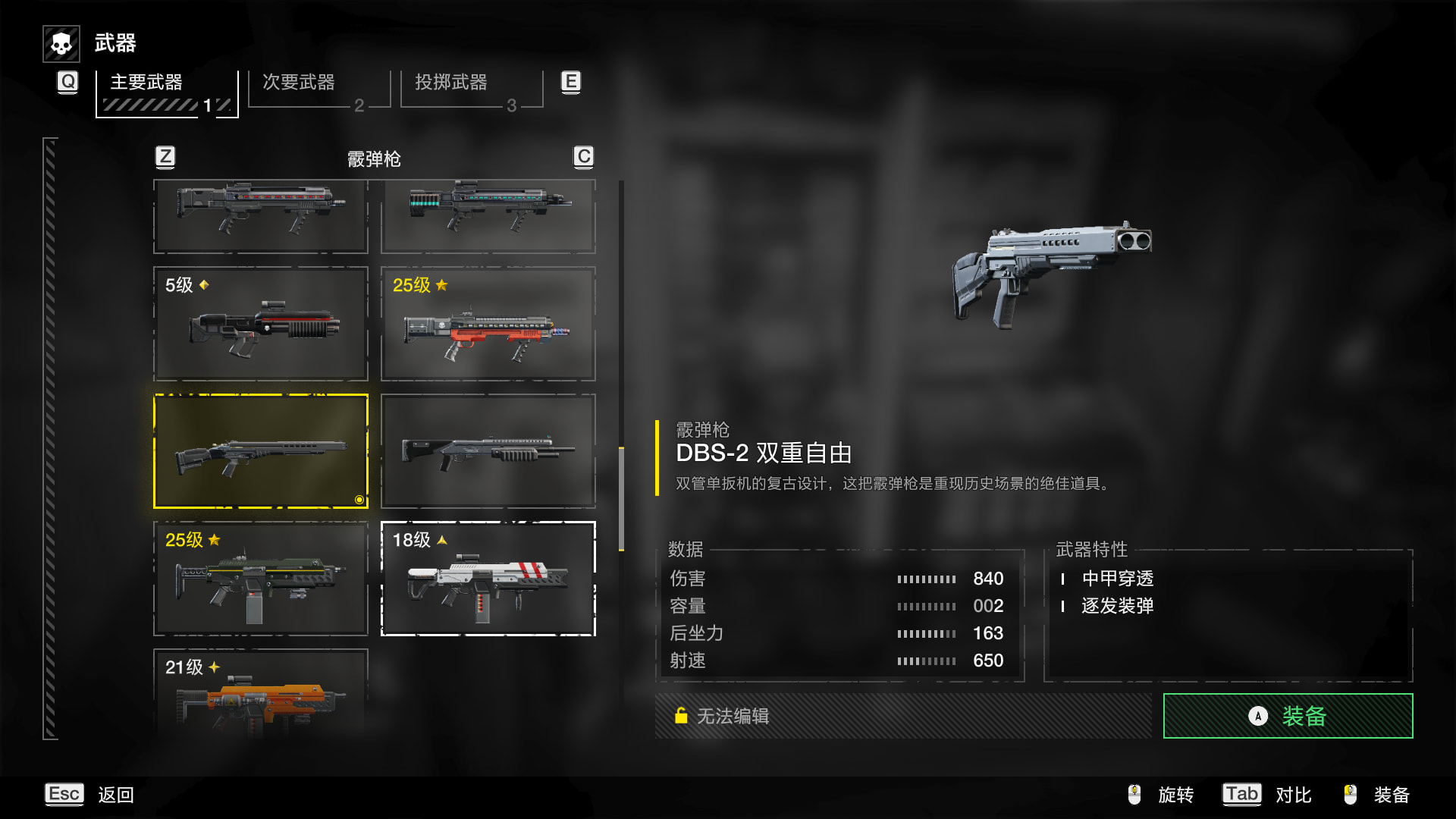Select the level 5 black-red shotgun
The image size is (1456, 819).
pyautogui.click(x=261, y=324)
